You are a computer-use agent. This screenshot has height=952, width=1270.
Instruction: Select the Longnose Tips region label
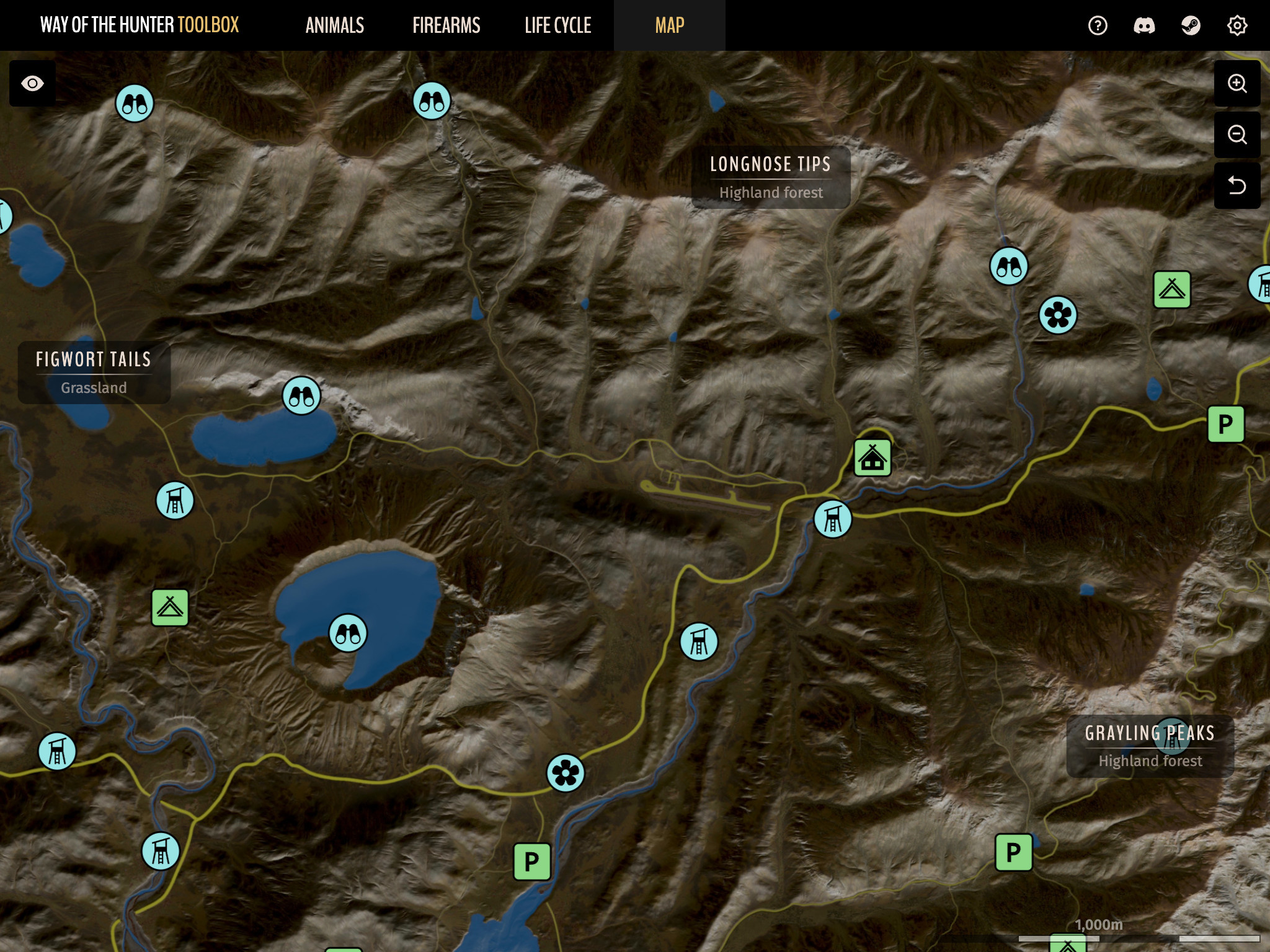coord(770,177)
